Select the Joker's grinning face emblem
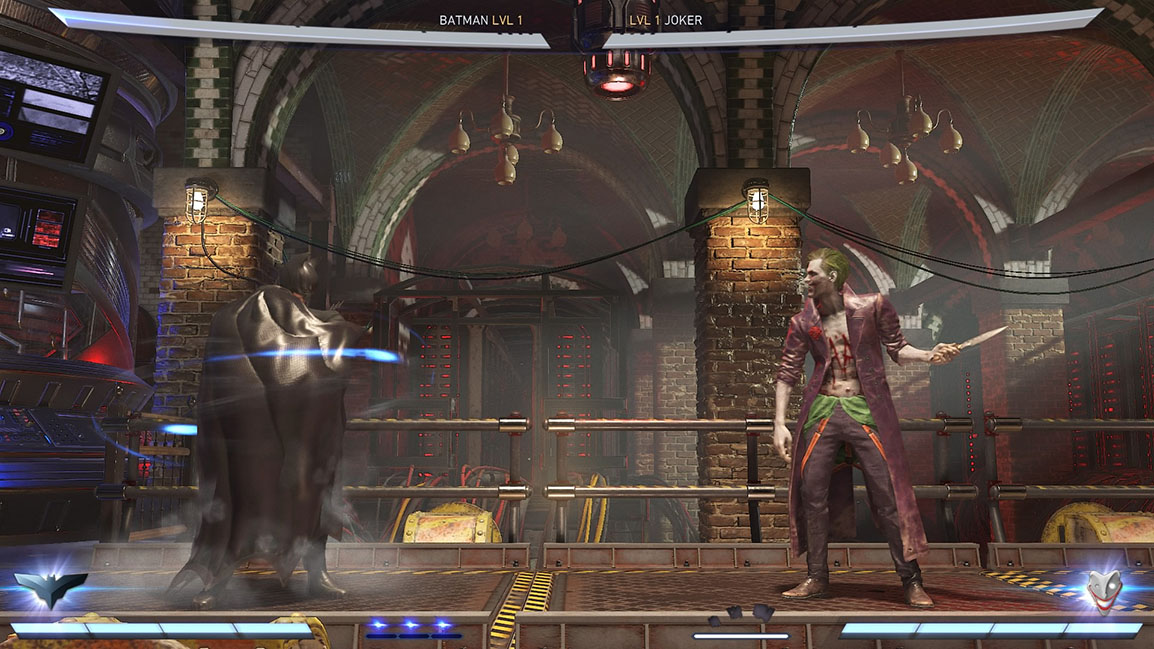Image resolution: width=1154 pixels, height=649 pixels. pos(1104,590)
